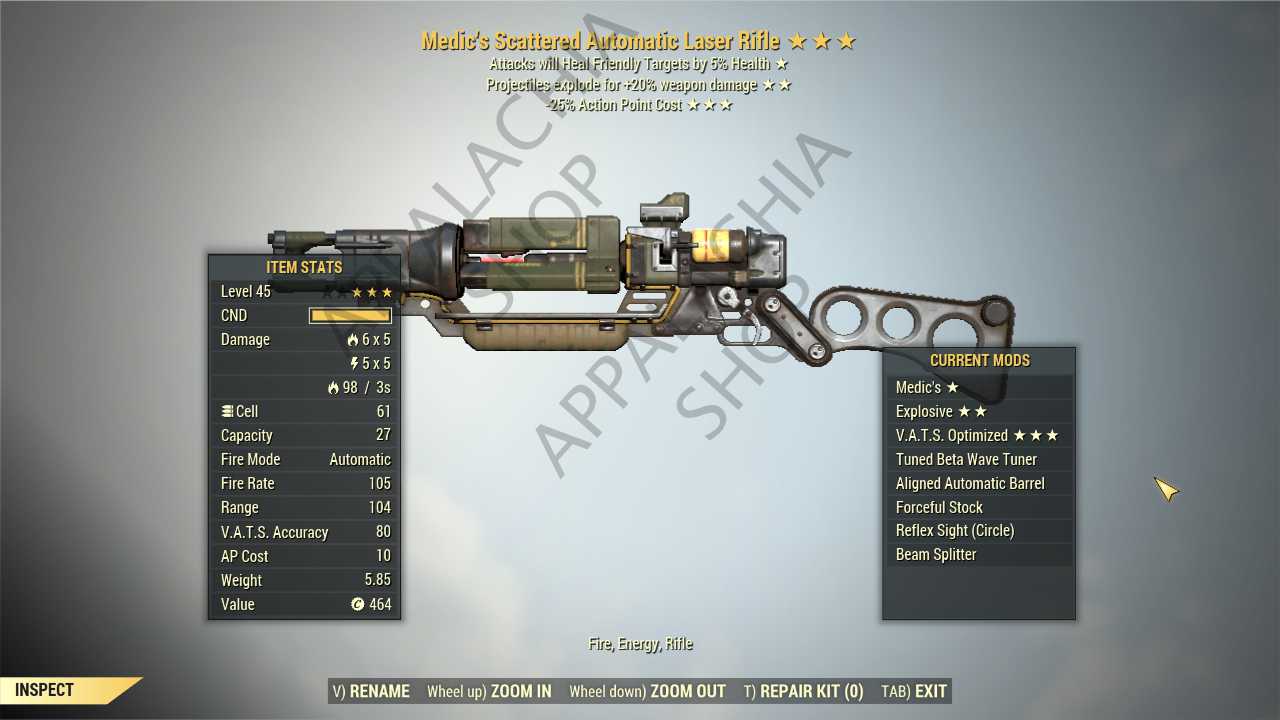Click the caps icon beside Value 464
The height and width of the screenshot is (720, 1280).
point(357,604)
